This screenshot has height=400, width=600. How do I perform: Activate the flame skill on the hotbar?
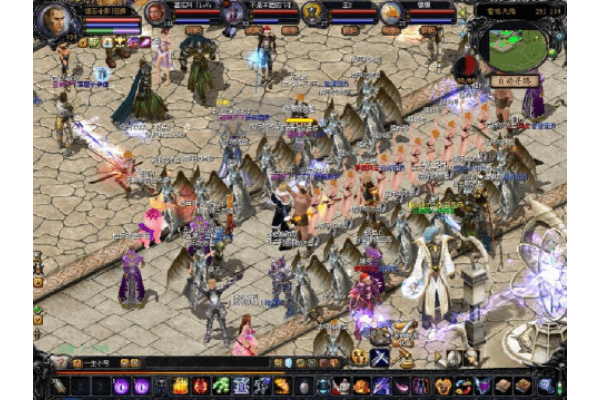(x=181, y=386)
